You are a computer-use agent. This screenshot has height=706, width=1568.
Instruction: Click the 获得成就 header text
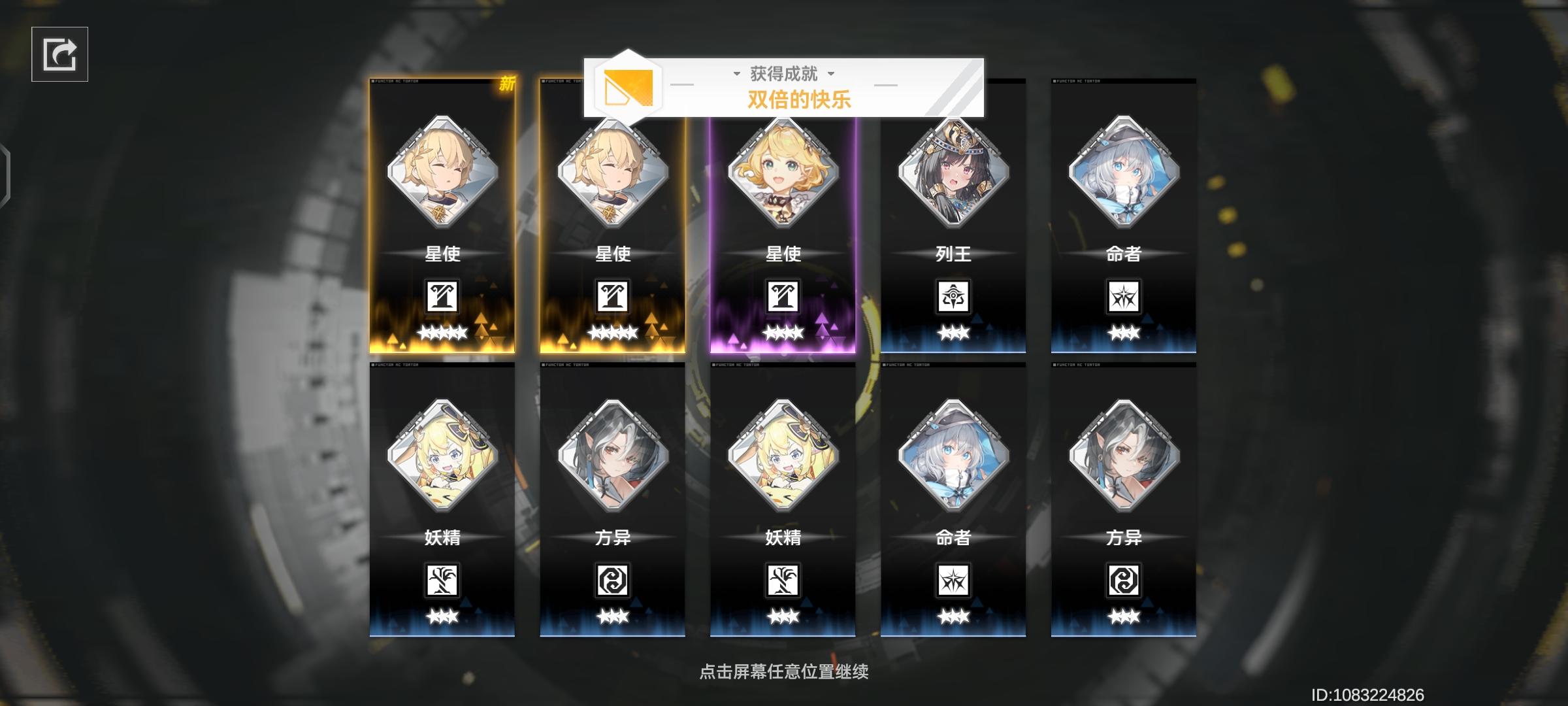tap(783, 73)
